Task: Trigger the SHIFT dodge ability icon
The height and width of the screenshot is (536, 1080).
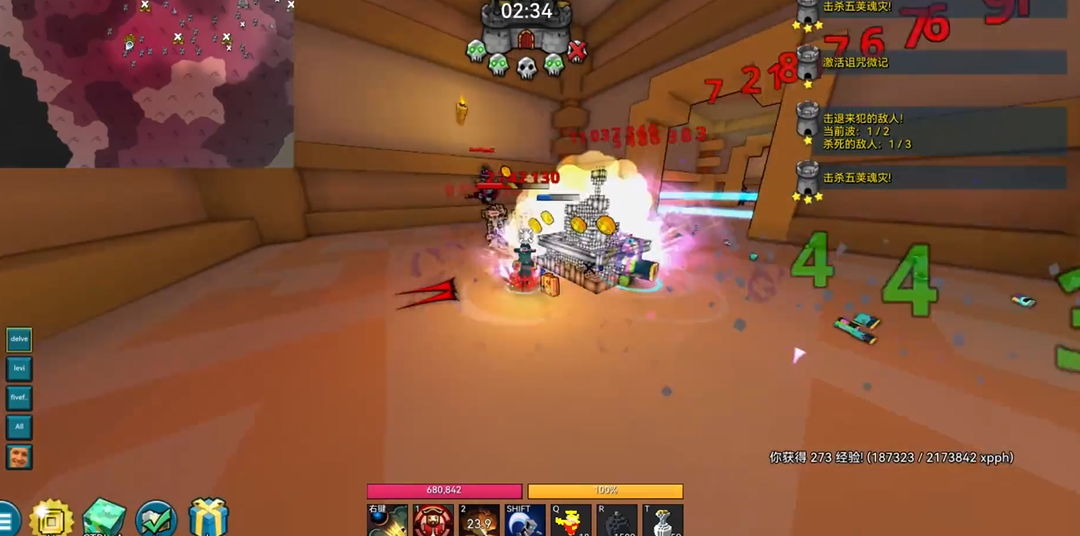Action: (x=525, y=520)
